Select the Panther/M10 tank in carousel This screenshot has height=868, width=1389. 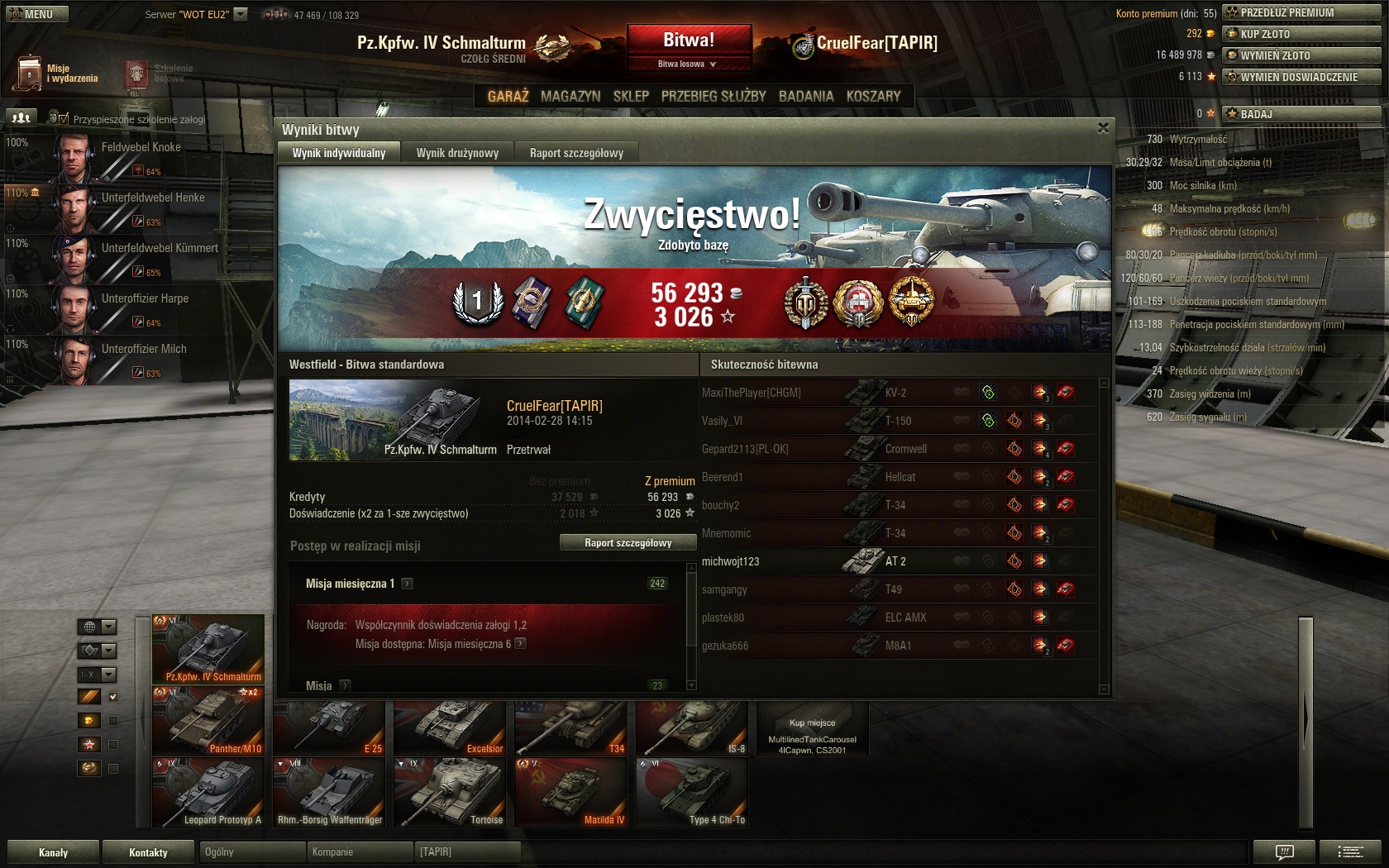point(208,721)
